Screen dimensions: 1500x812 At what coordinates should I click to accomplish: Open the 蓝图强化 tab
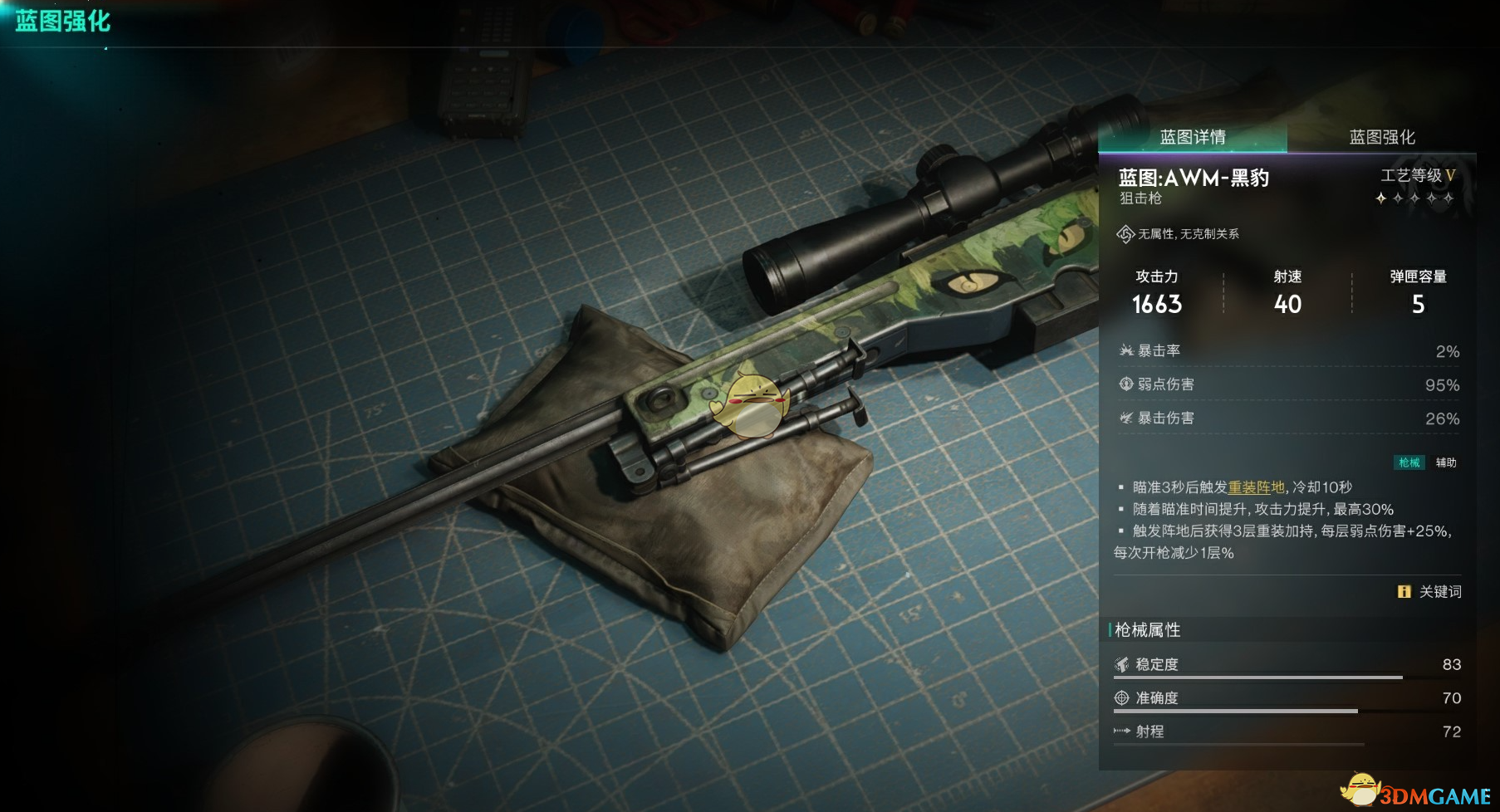point(1382,137)
